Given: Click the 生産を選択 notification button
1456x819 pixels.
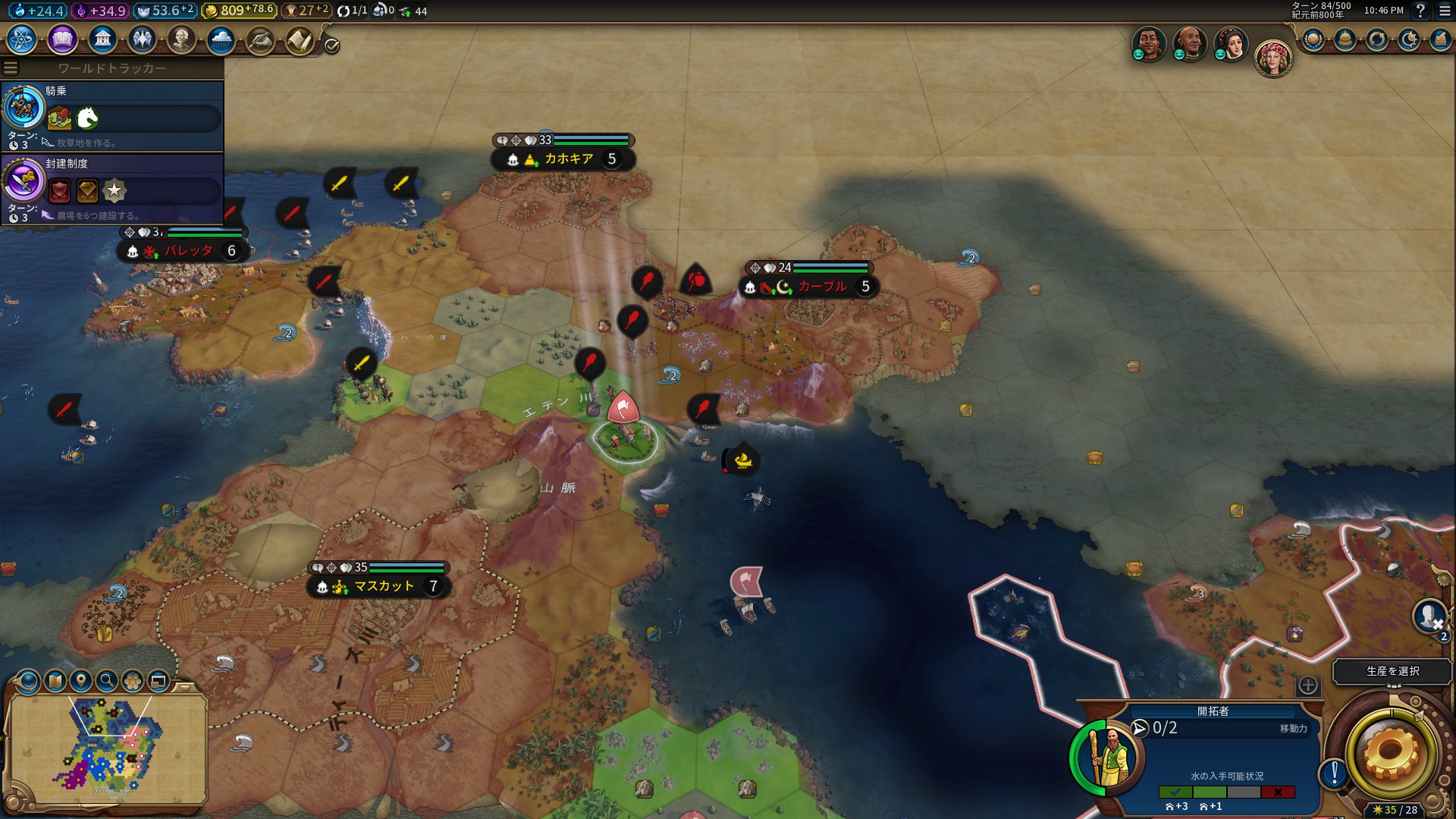Looking at the screenshot, I should pyautogui.click(x=1392, y=671).
